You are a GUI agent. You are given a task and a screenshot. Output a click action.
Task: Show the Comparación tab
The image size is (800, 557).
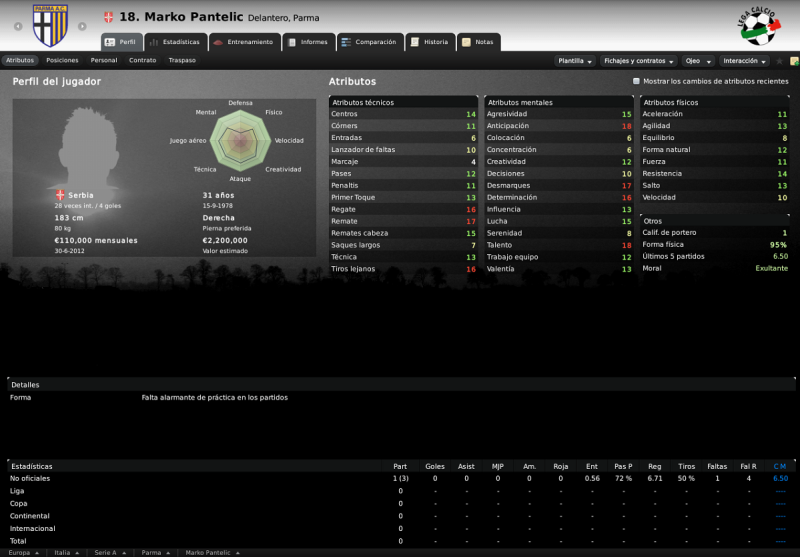point(369,42)
